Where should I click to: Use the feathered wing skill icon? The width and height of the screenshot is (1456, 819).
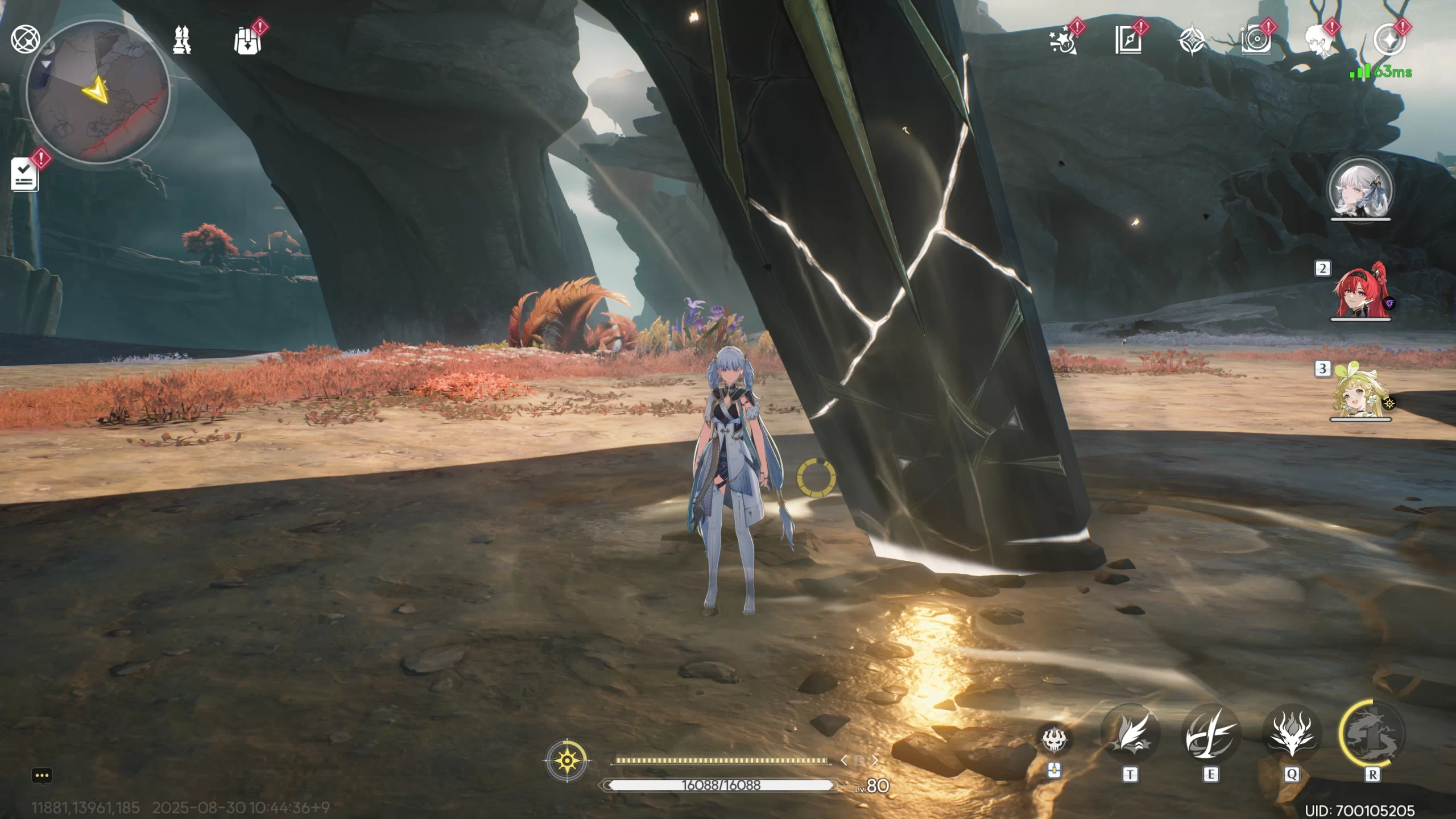coord(1130,735)
